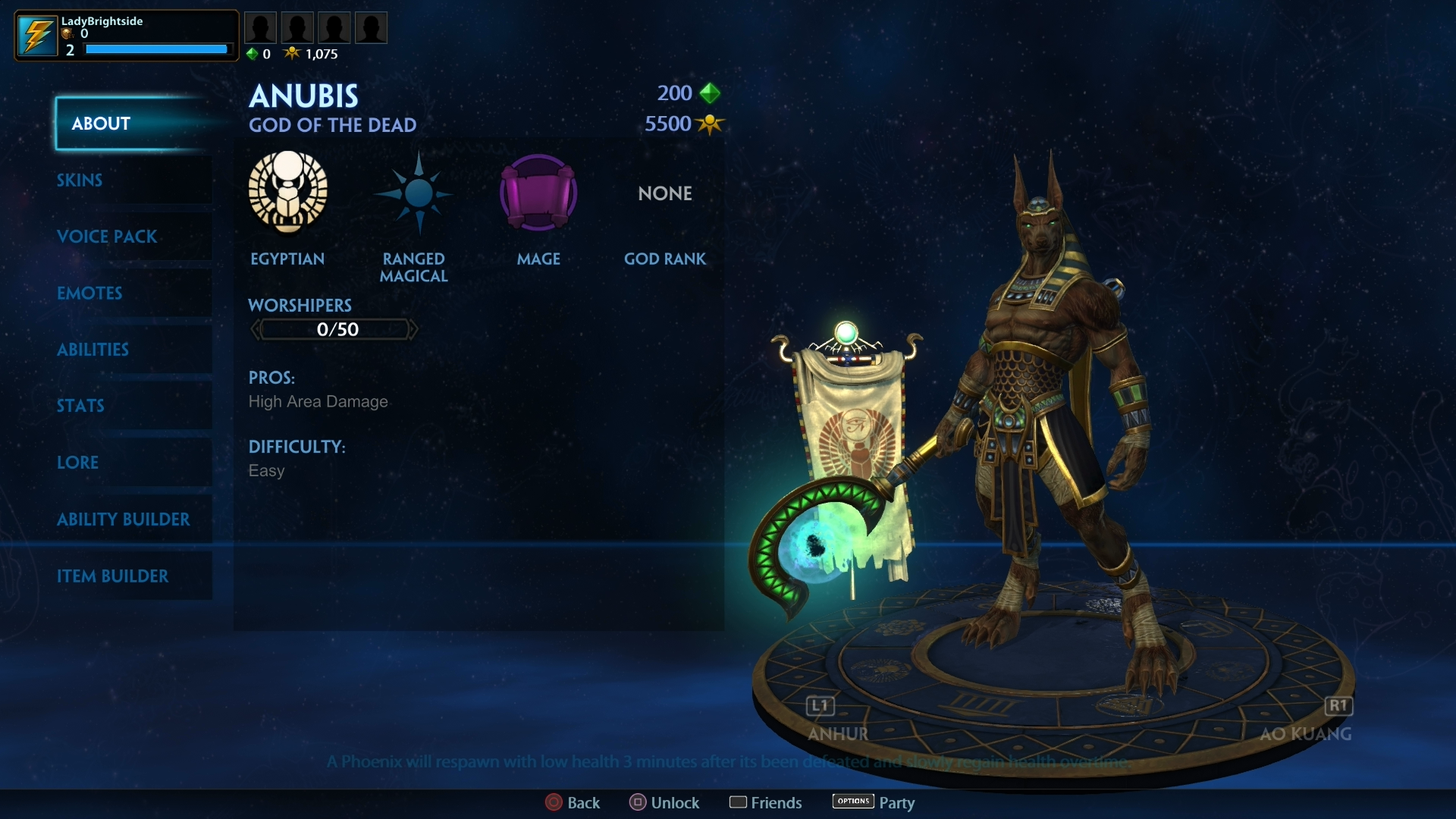Screen dimensions: 1456x819
Task: Switch to the Skins tab
Action: click(79, 180)
